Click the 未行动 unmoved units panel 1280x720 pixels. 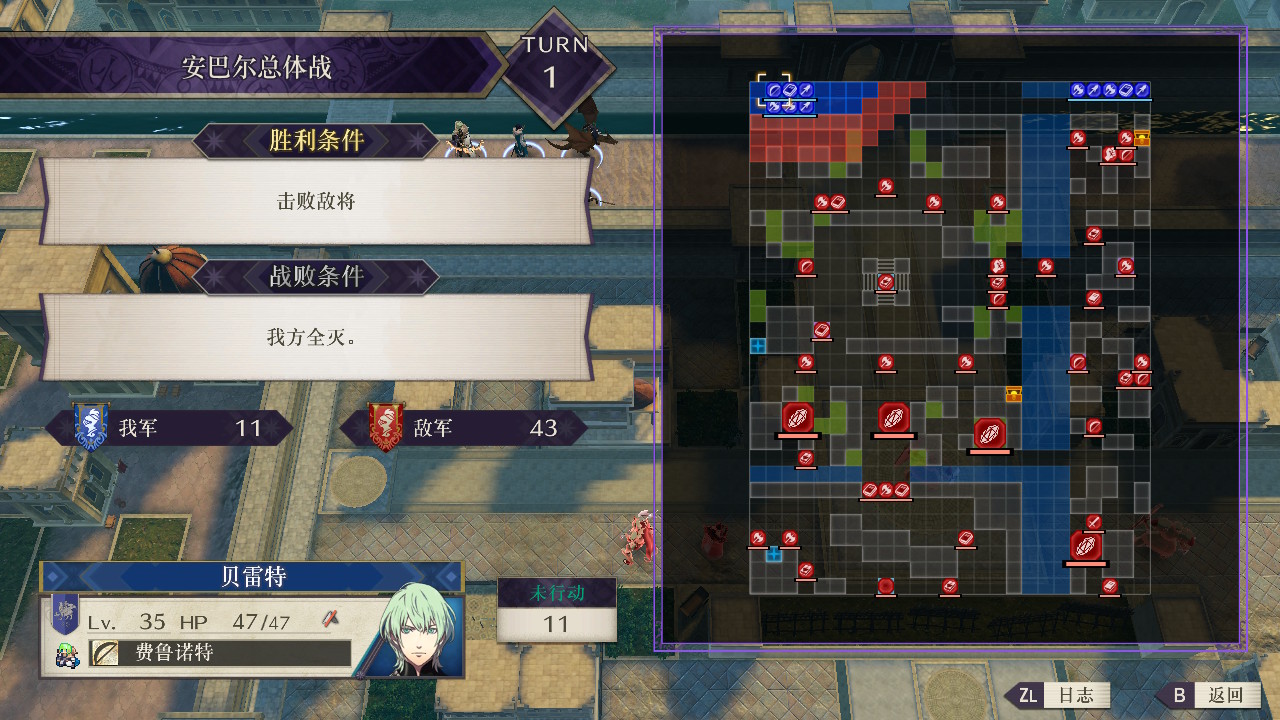click(556, 610)
